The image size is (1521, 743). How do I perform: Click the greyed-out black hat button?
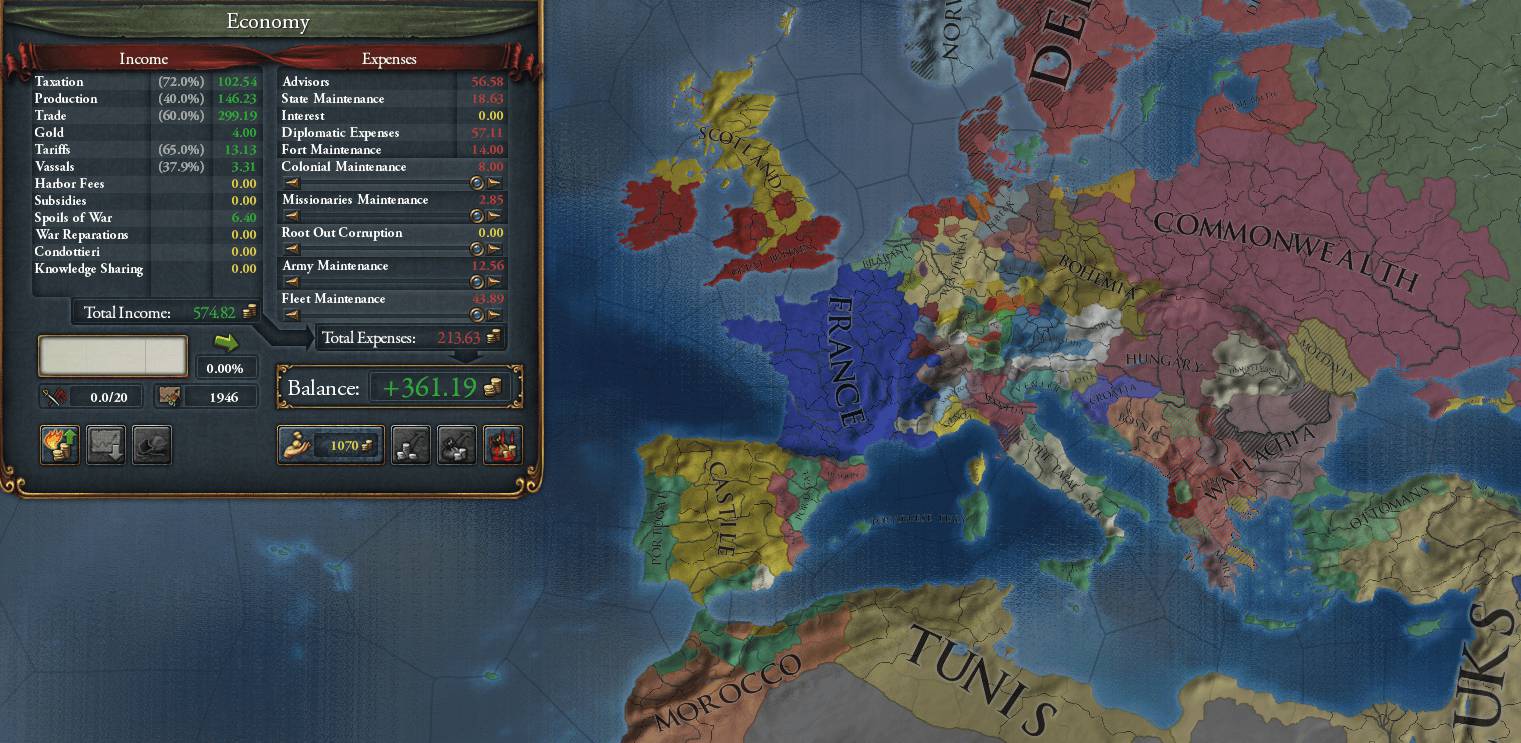click(x=152, y=445)
